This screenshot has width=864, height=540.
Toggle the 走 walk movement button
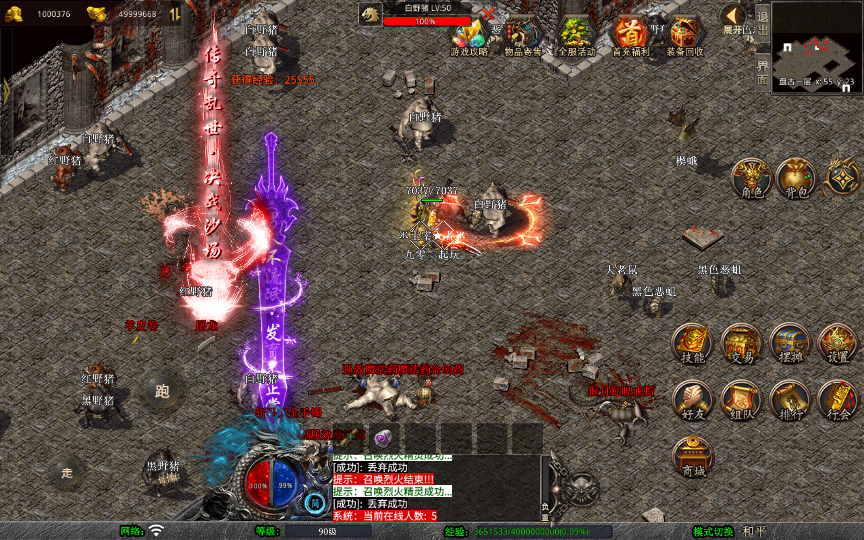[67, 471]
